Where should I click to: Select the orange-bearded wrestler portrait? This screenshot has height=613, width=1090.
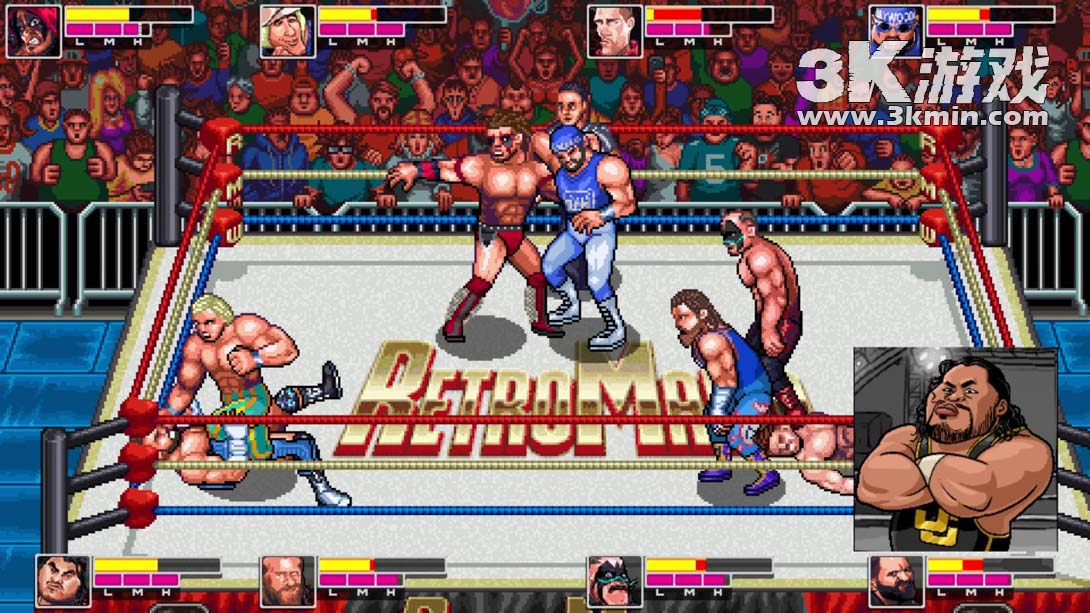pyautogui.click(x=288, y=580)
